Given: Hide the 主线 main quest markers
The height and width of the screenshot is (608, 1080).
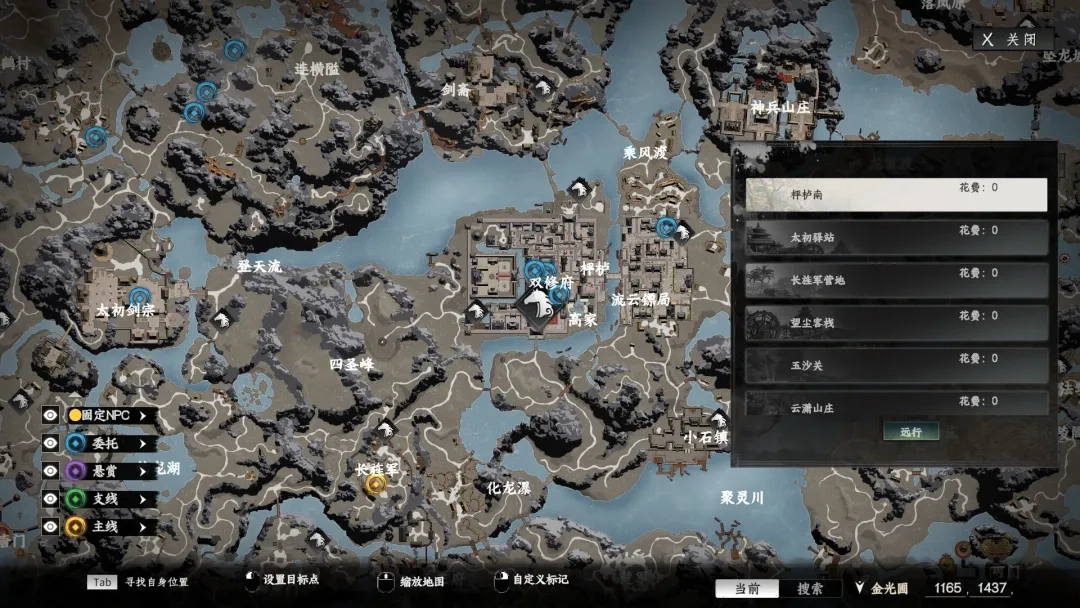Looking at the screenshot, I should pos(51,526).
